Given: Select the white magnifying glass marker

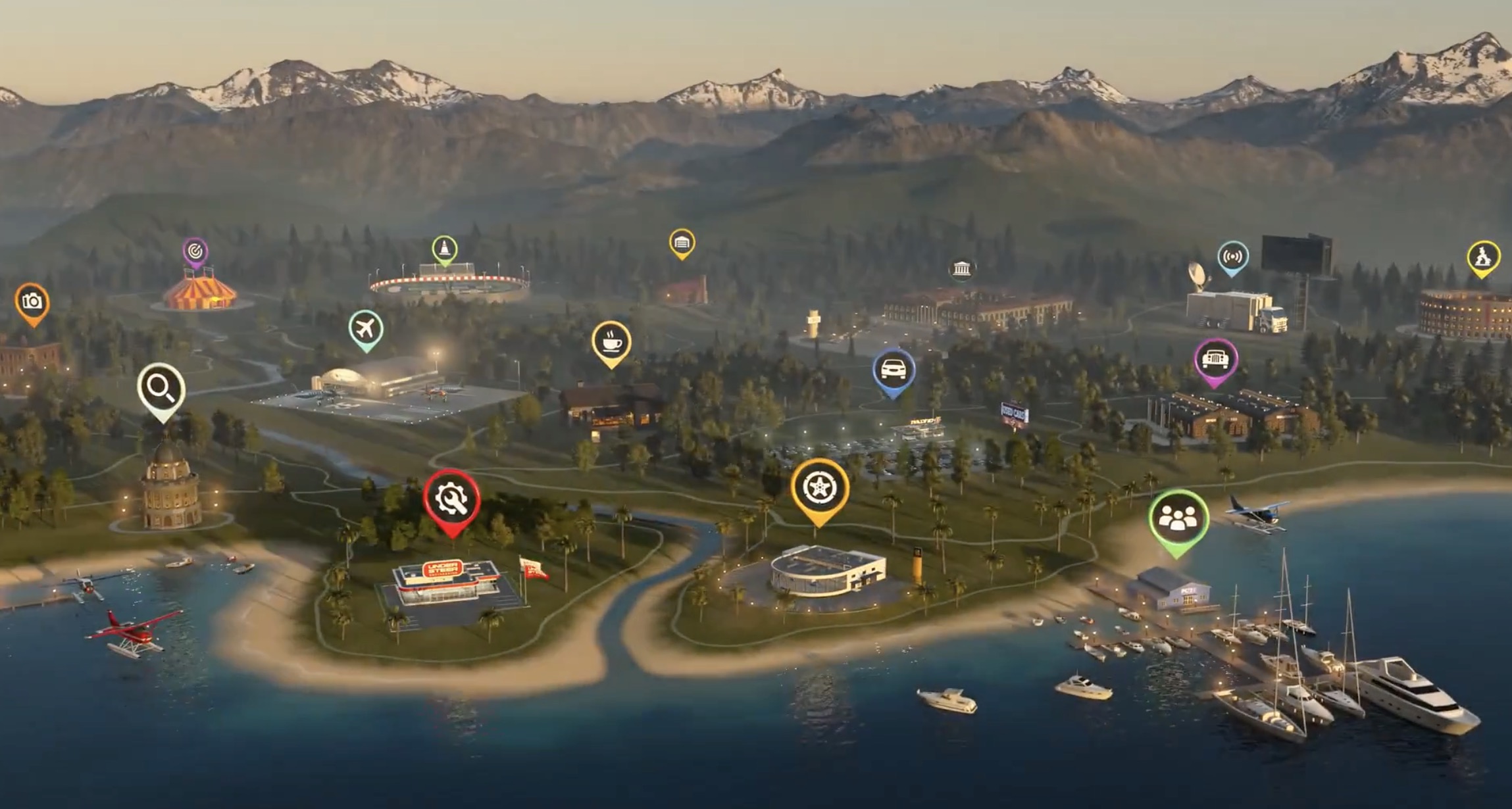Looking at the screenshot, I should click(161, 388).
